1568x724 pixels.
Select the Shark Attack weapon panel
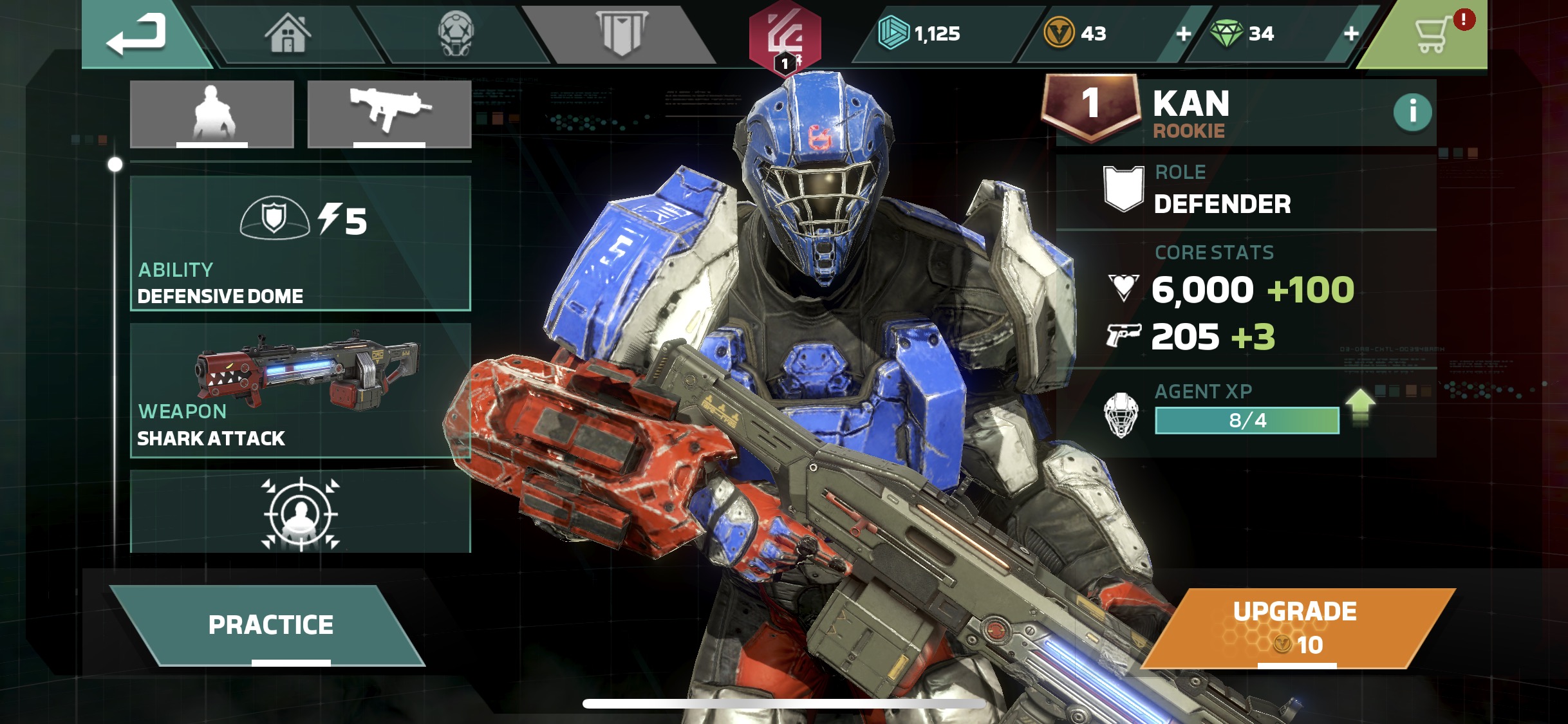coord(301,391)
